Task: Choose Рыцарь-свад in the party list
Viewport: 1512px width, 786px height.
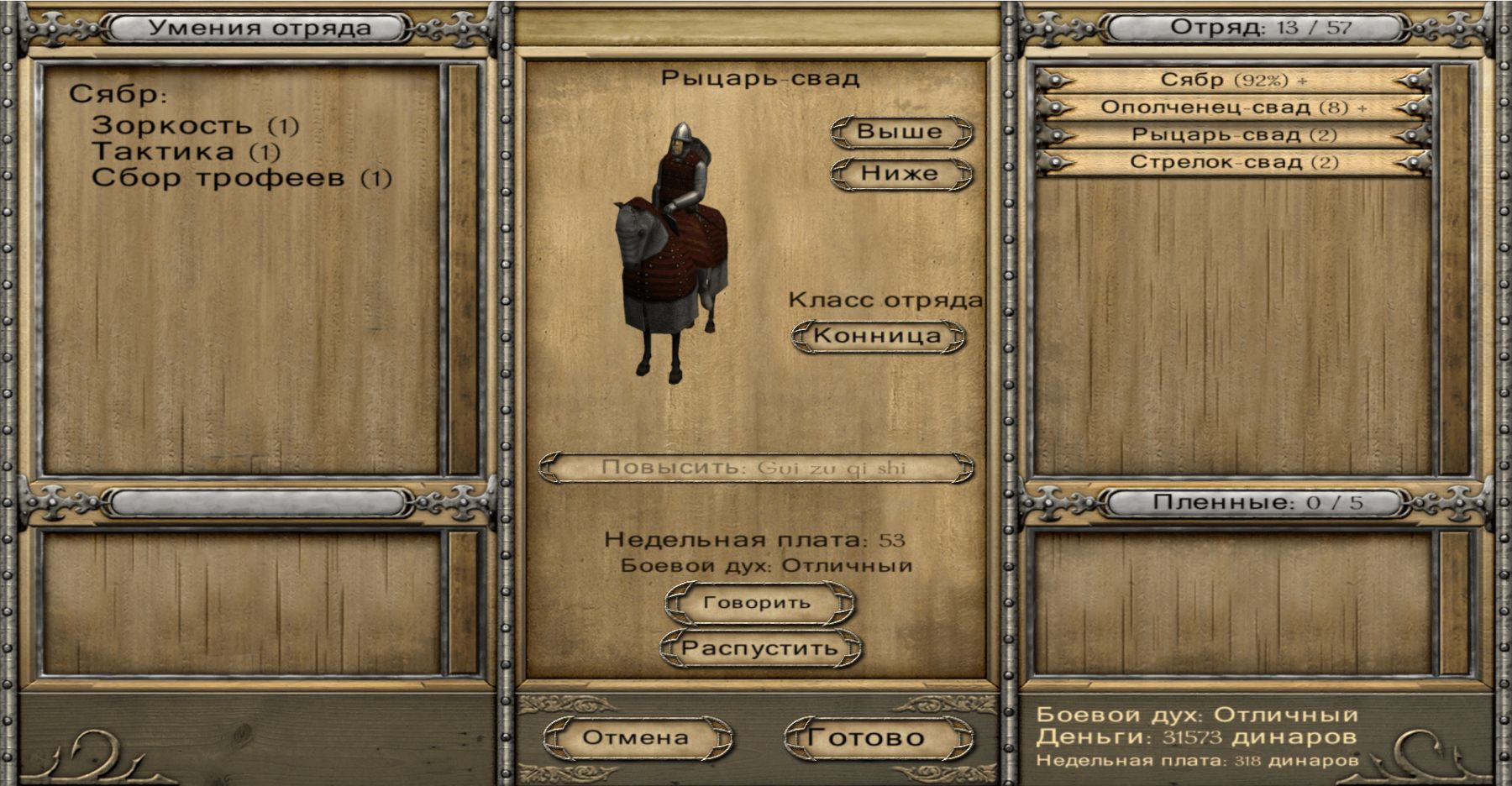Action: [1233, 135]
